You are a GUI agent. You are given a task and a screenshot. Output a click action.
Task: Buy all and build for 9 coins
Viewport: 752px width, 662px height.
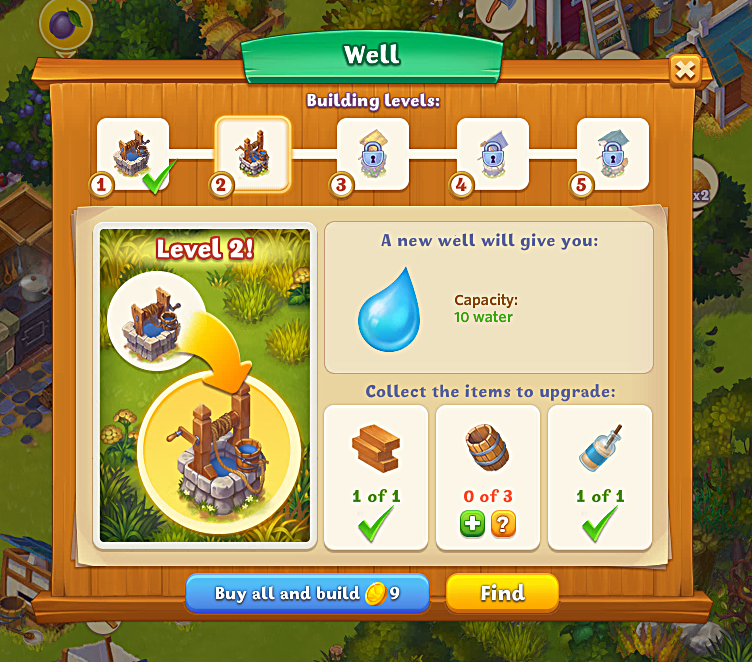(307, 593)
